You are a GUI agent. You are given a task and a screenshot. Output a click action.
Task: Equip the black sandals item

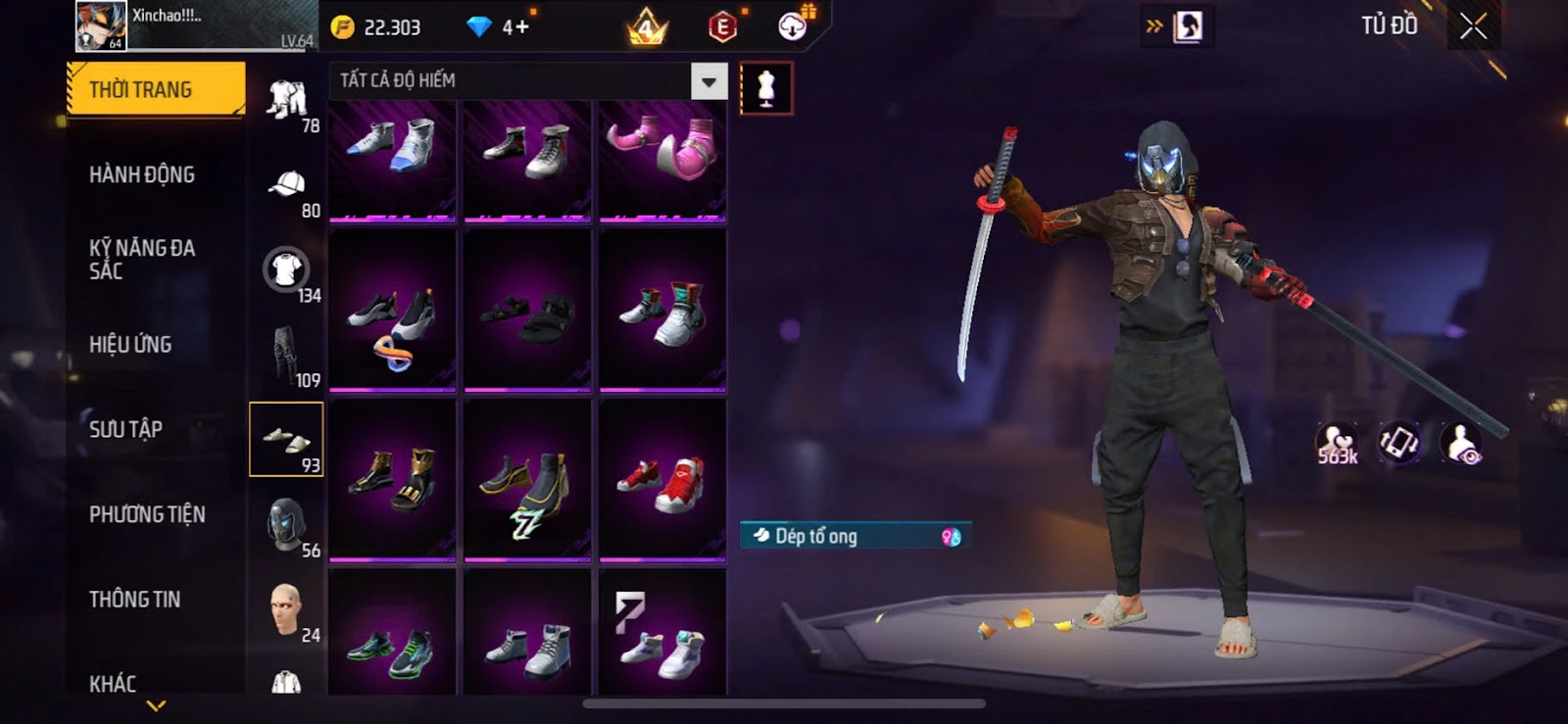click(x=527, y=312)
